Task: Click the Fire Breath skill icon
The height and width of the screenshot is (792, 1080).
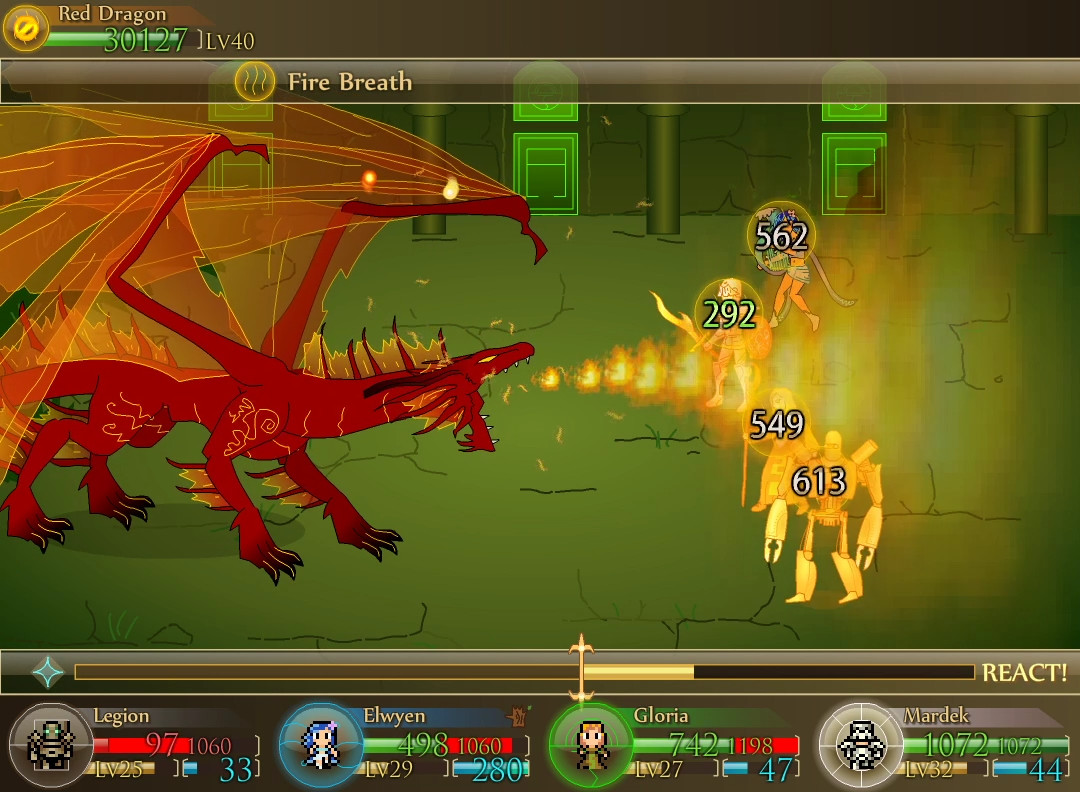Action: (x=255, y=81)
